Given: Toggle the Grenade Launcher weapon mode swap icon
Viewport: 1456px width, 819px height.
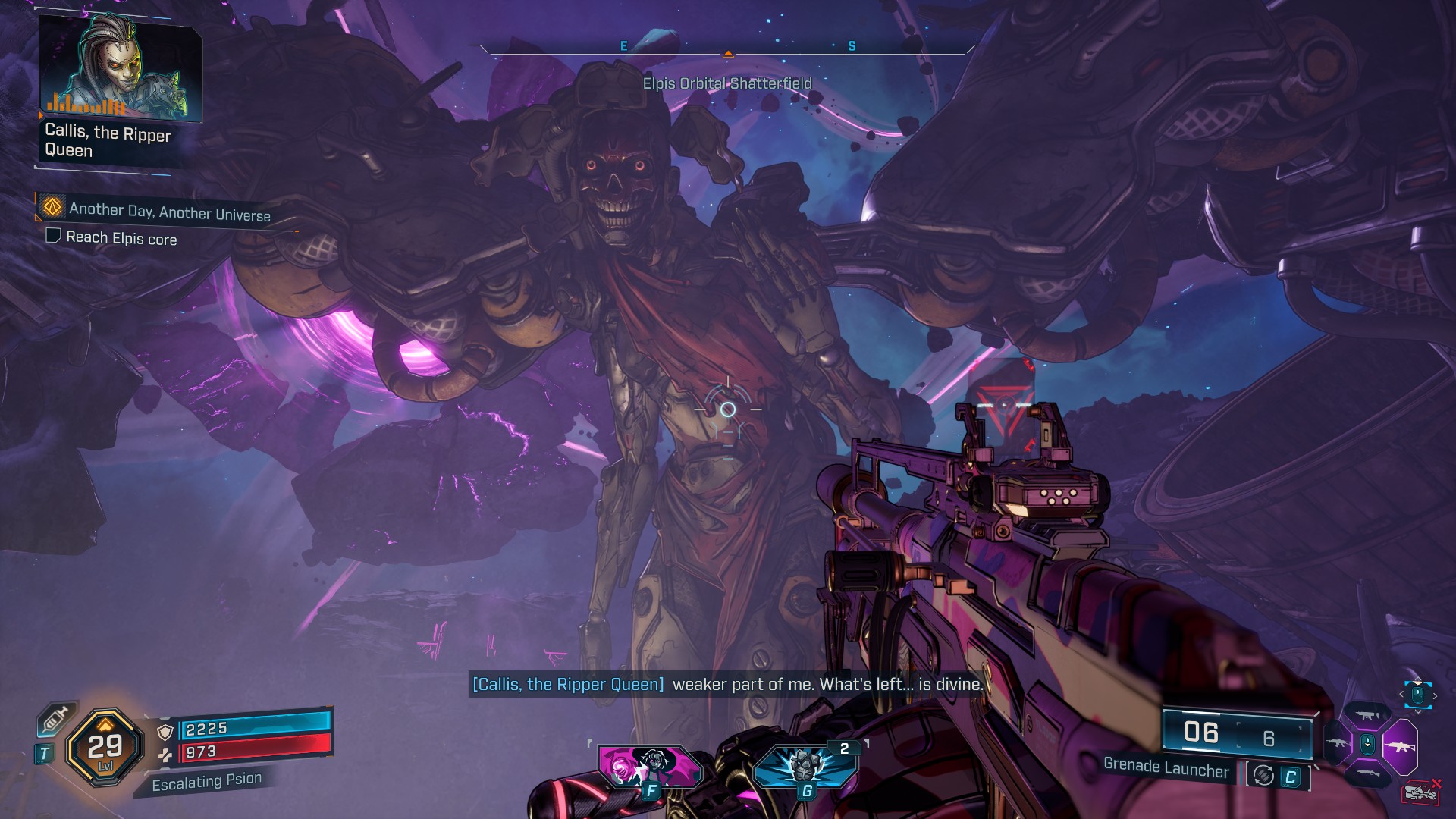Looking at the screenshot, I should (x=1263, y=776).
